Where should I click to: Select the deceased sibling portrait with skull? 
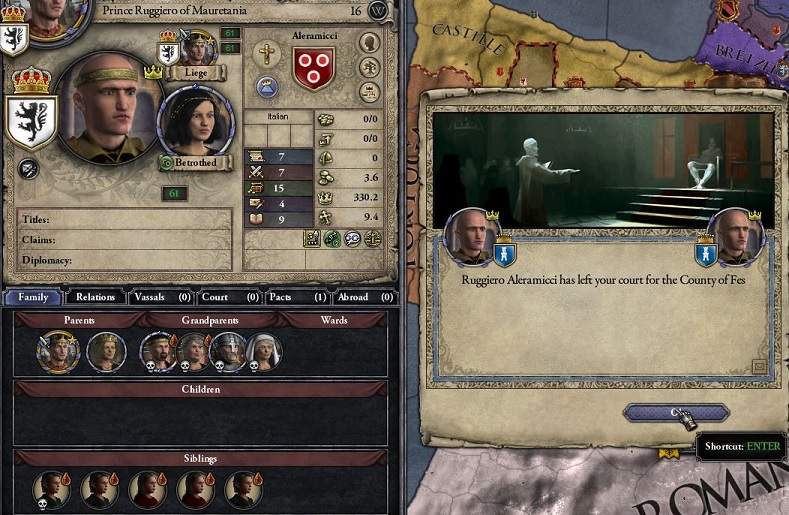51,489
